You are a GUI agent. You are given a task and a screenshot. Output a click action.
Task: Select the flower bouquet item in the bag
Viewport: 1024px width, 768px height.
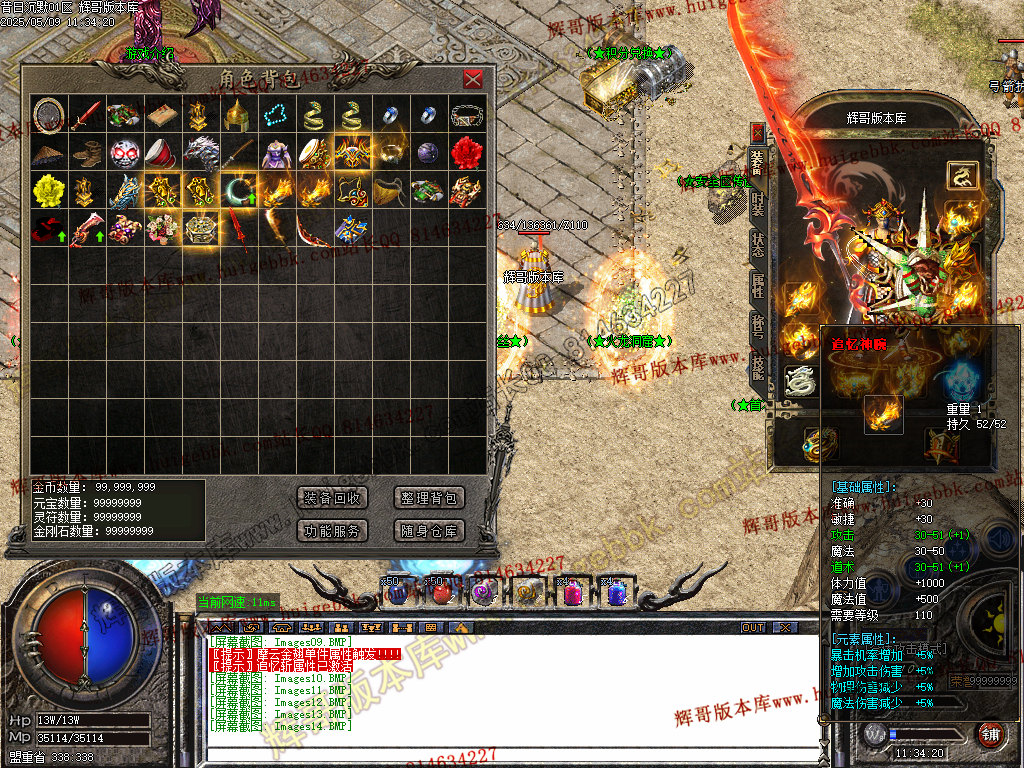point(162,229)
